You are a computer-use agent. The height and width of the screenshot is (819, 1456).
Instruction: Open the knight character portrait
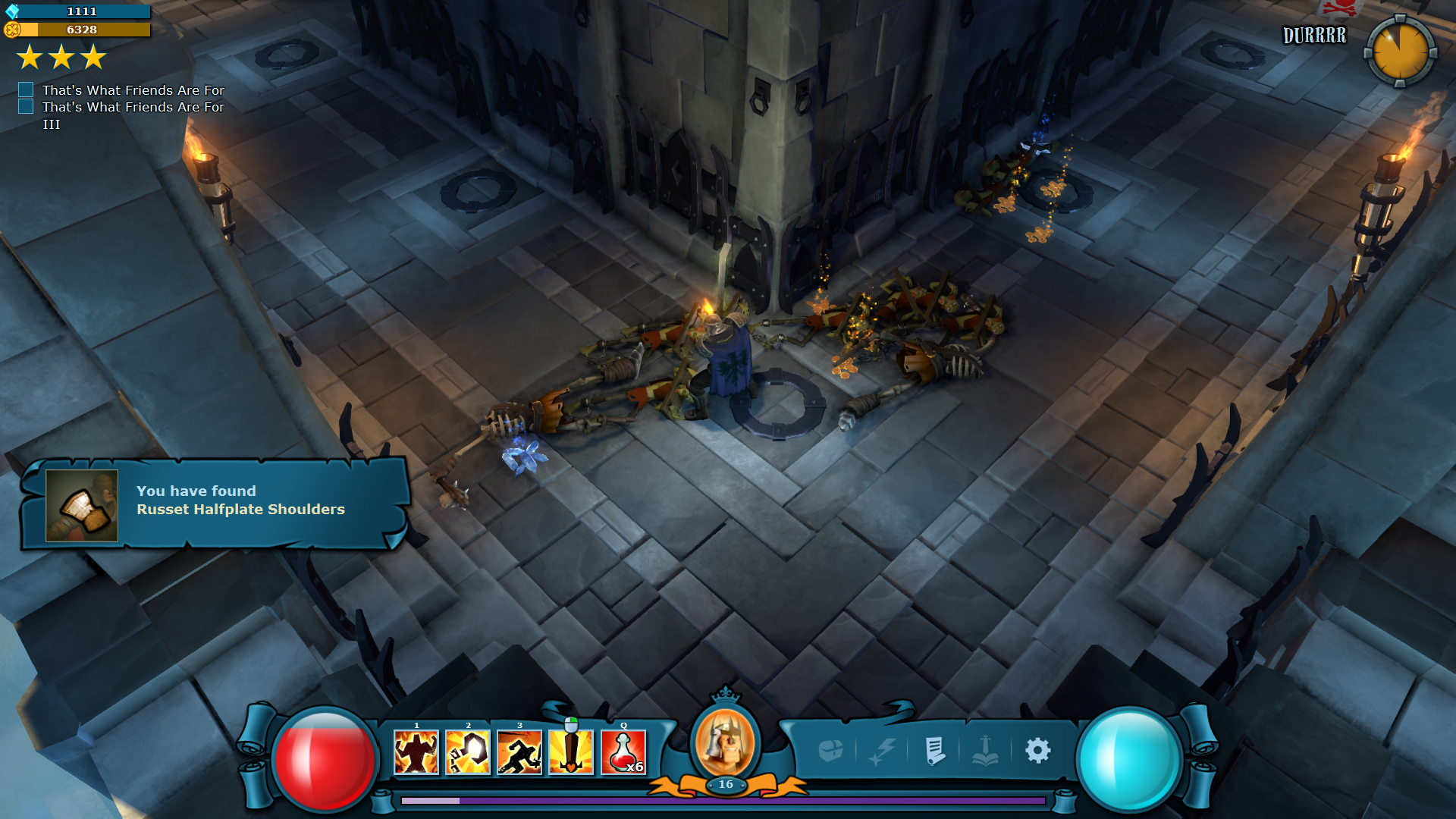725,742
